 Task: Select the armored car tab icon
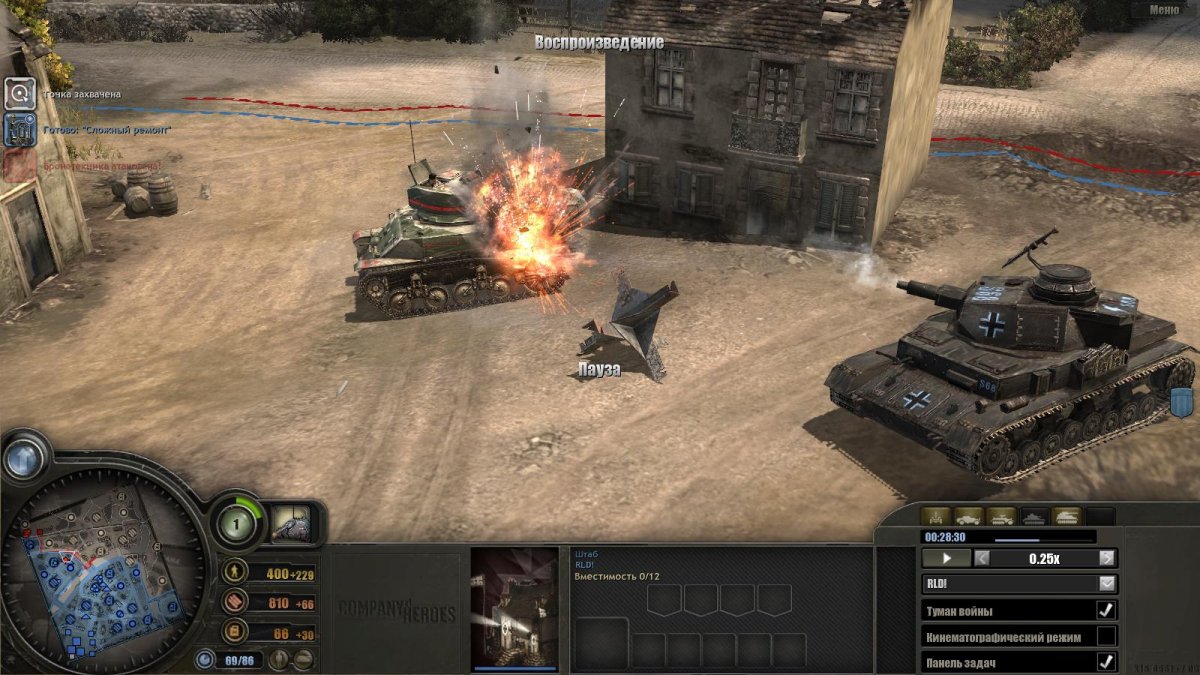point(969,516)
